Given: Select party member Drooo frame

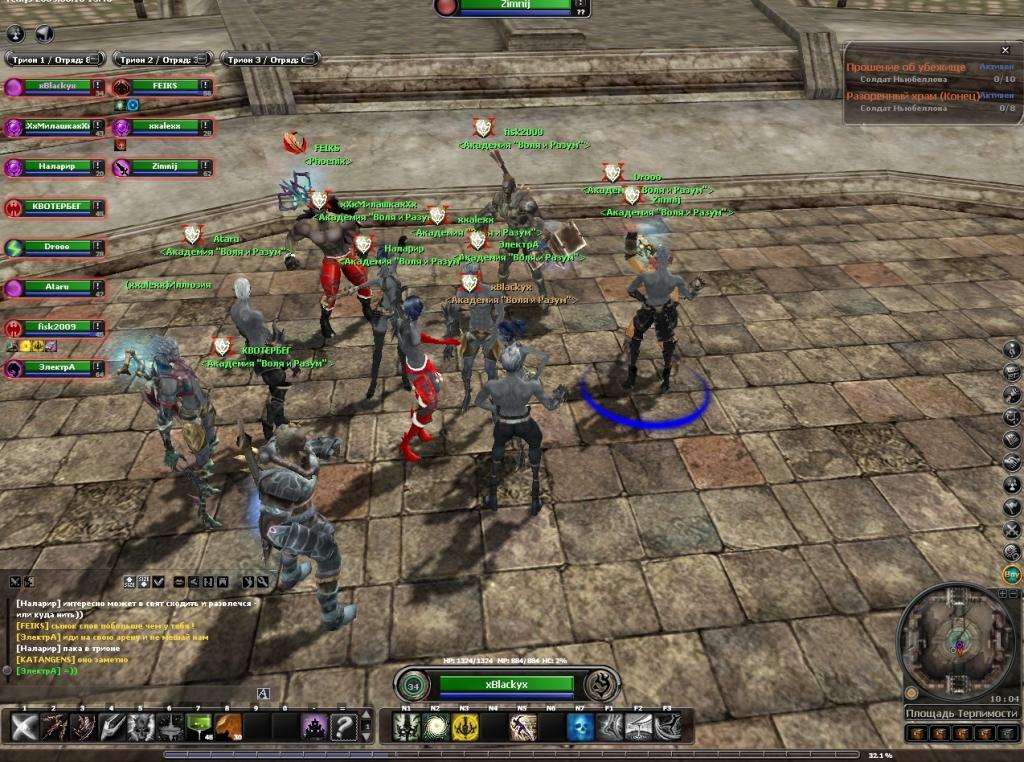Looking at the screenshot, I should coord(56,248).
